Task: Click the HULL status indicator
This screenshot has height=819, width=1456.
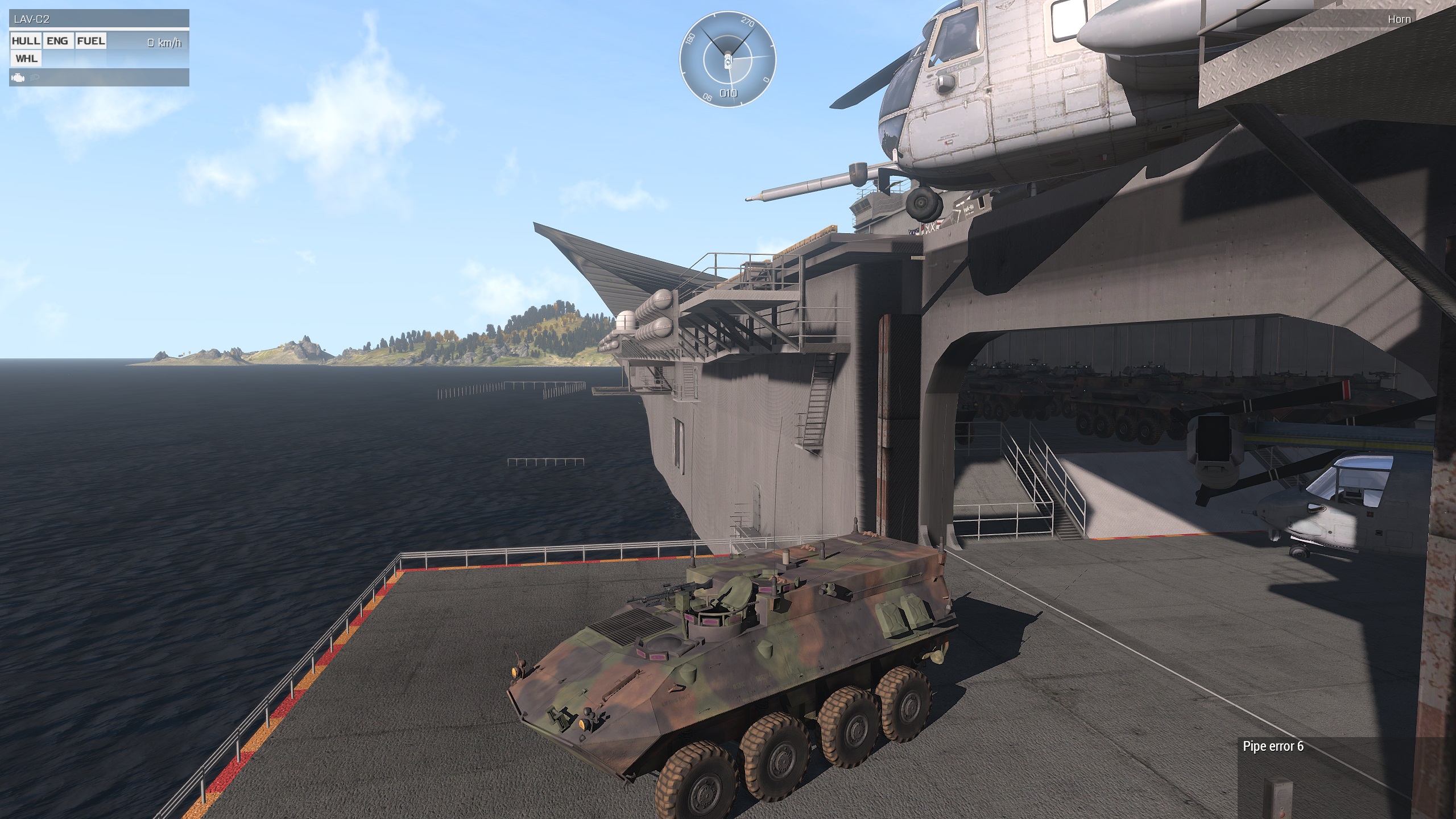Action: (26, 41)
